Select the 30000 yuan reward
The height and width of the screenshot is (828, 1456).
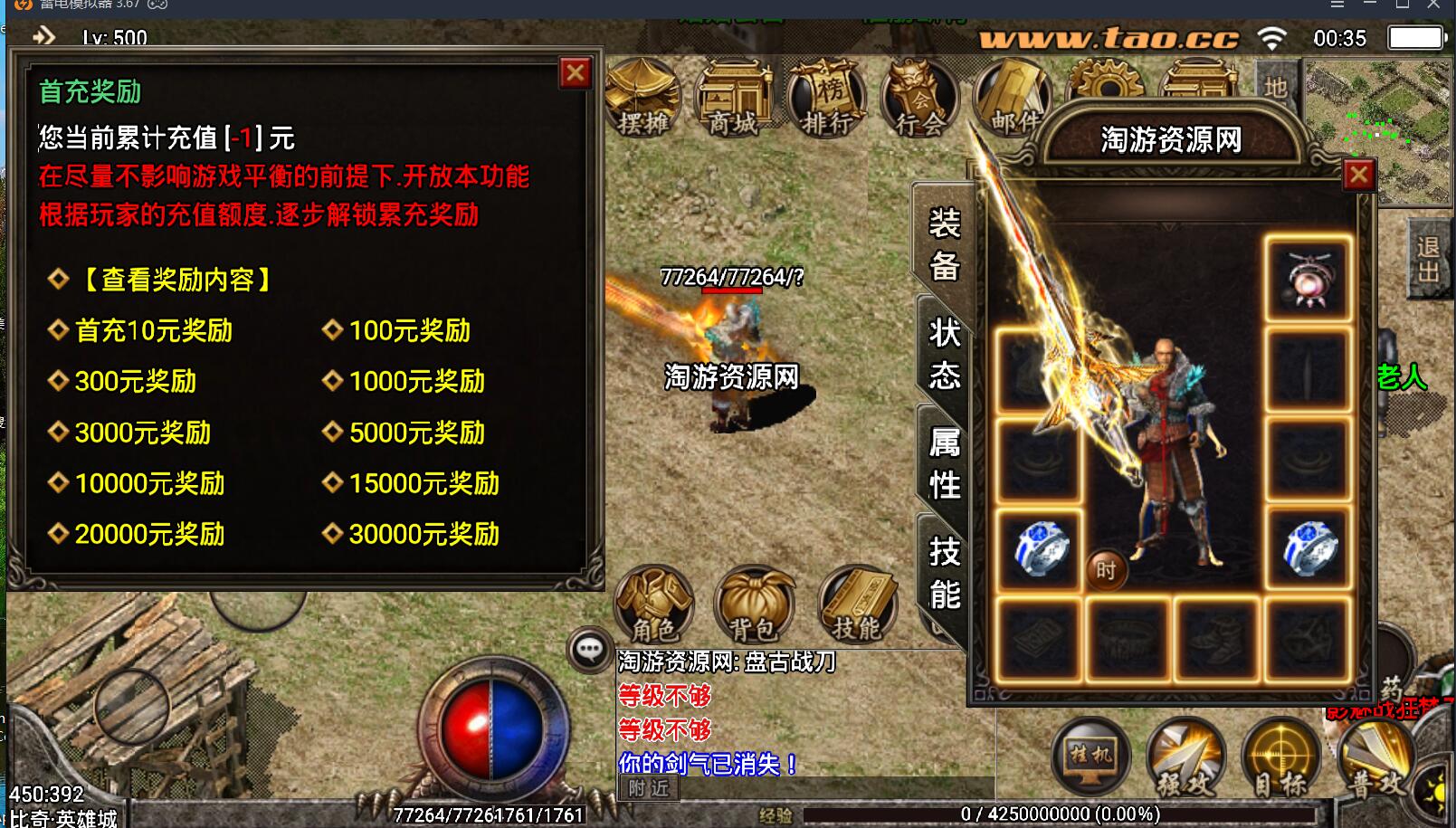(x=423, y=535)
